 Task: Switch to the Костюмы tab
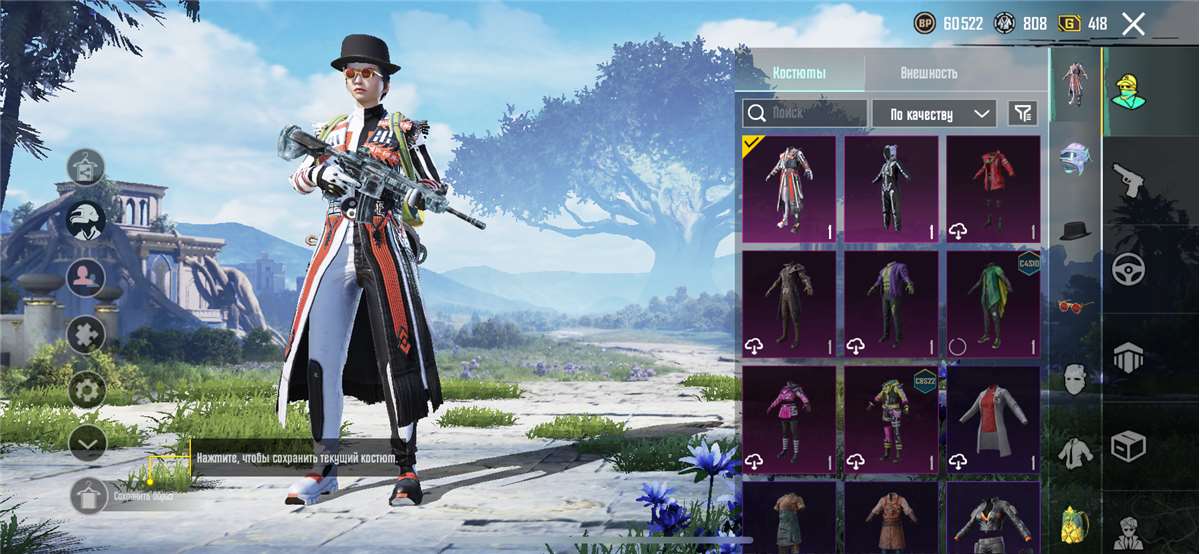point(800,73)
